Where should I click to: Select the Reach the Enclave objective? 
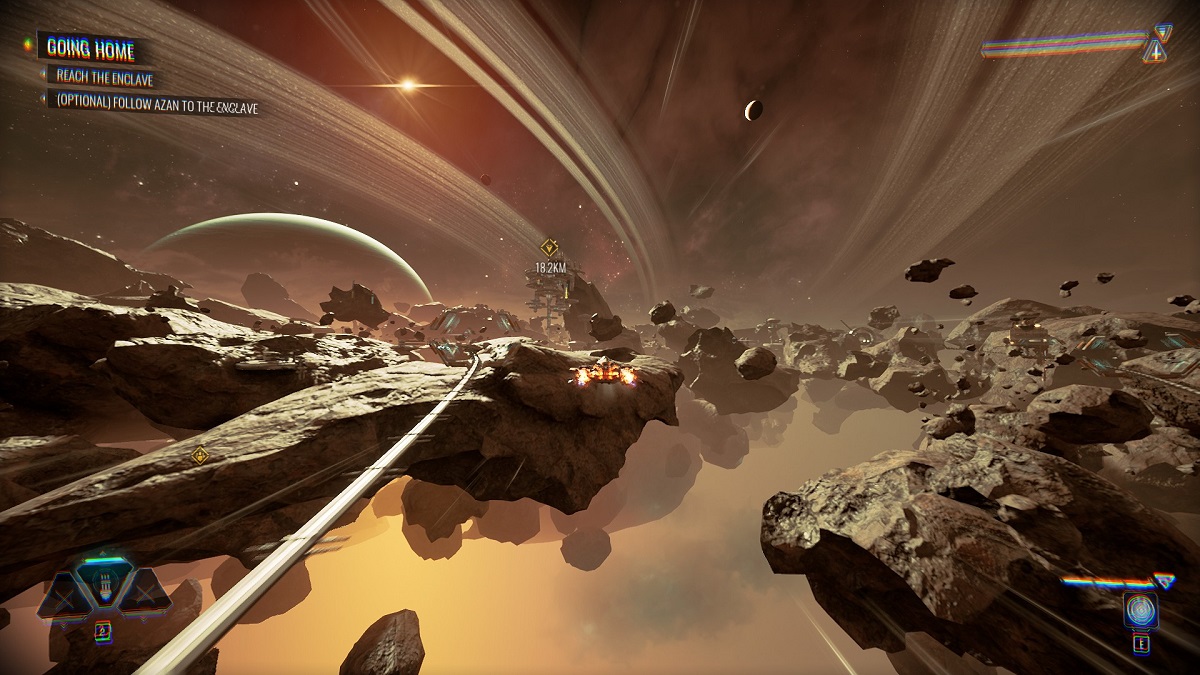click(104, 77)
